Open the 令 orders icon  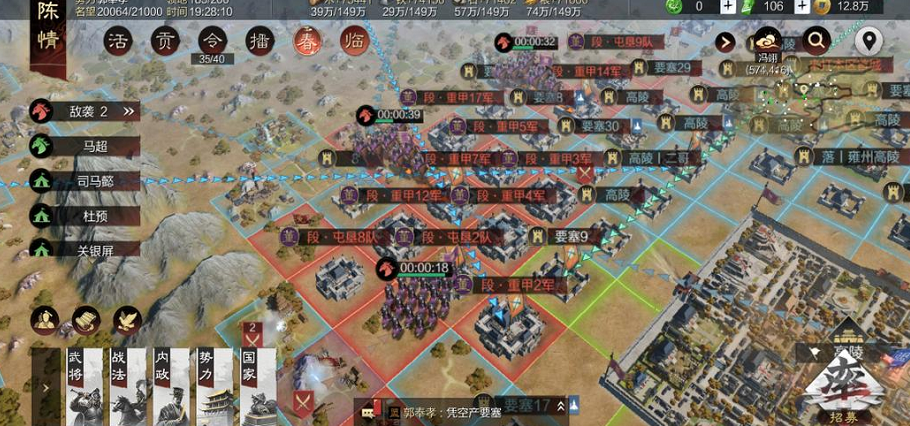point(212,42)
